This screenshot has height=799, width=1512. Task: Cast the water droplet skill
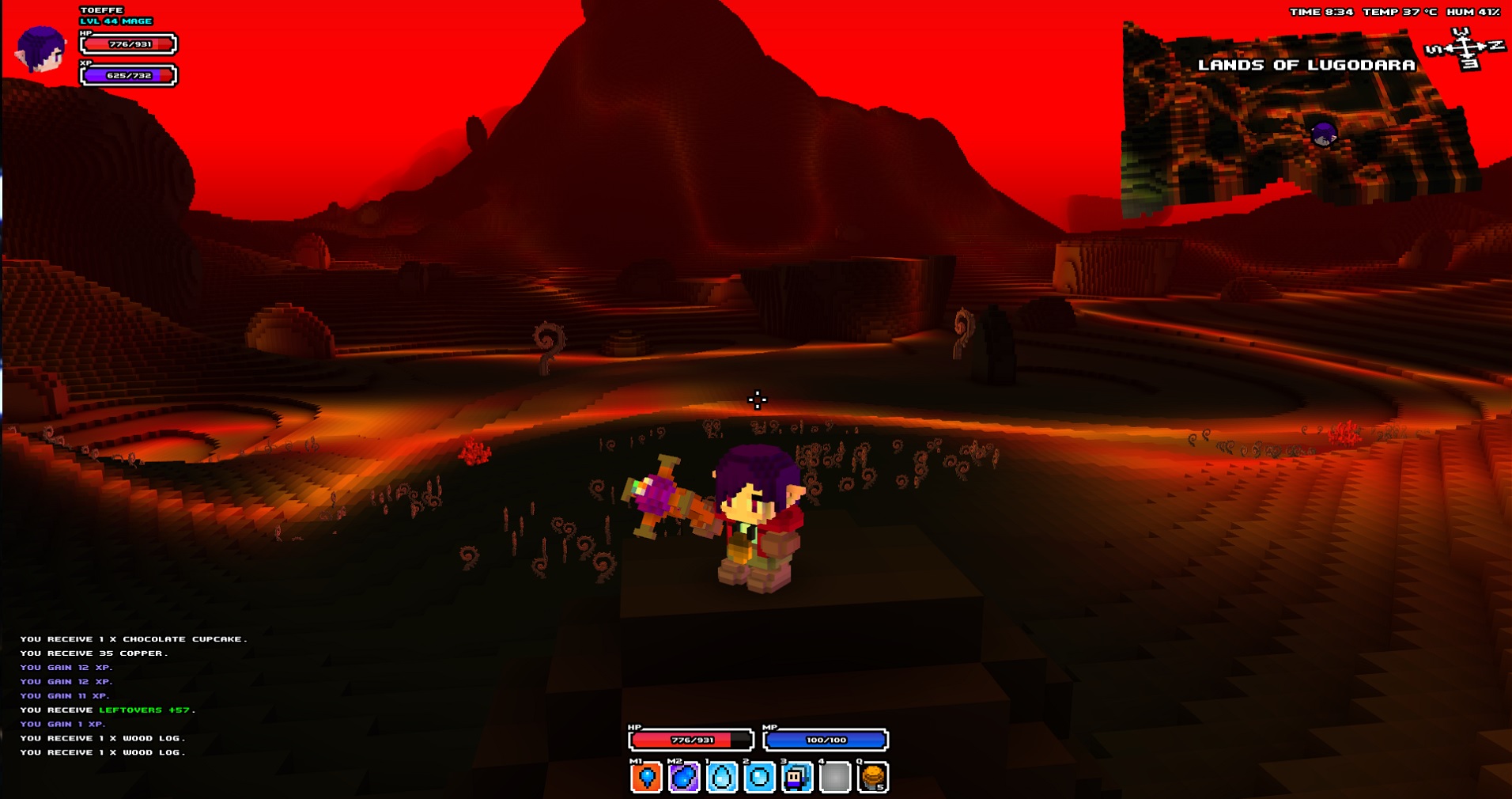[721, 778]
